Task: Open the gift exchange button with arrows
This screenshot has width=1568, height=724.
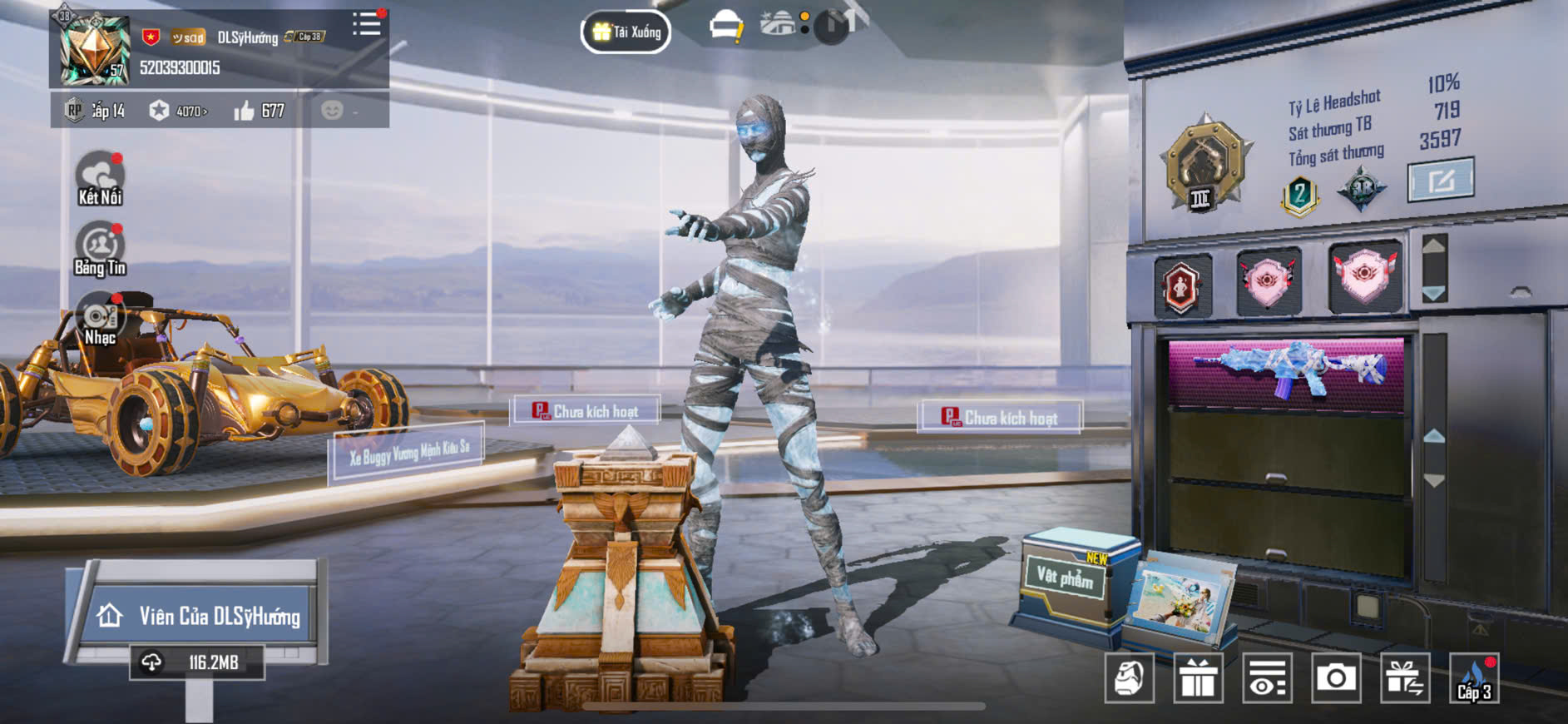Action: (1405, 678)
